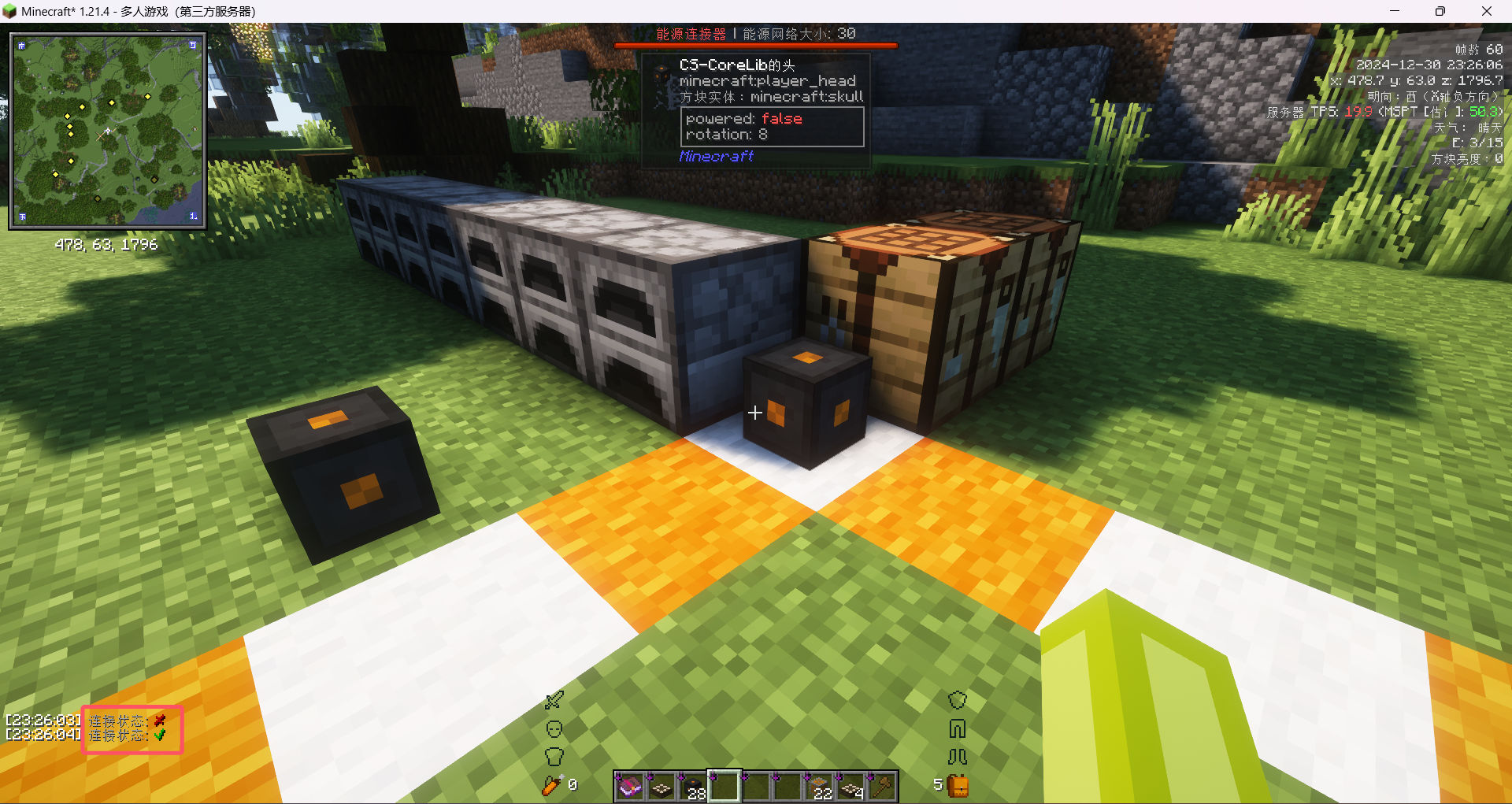Close the Minecraft window

tap(1487, 11)
